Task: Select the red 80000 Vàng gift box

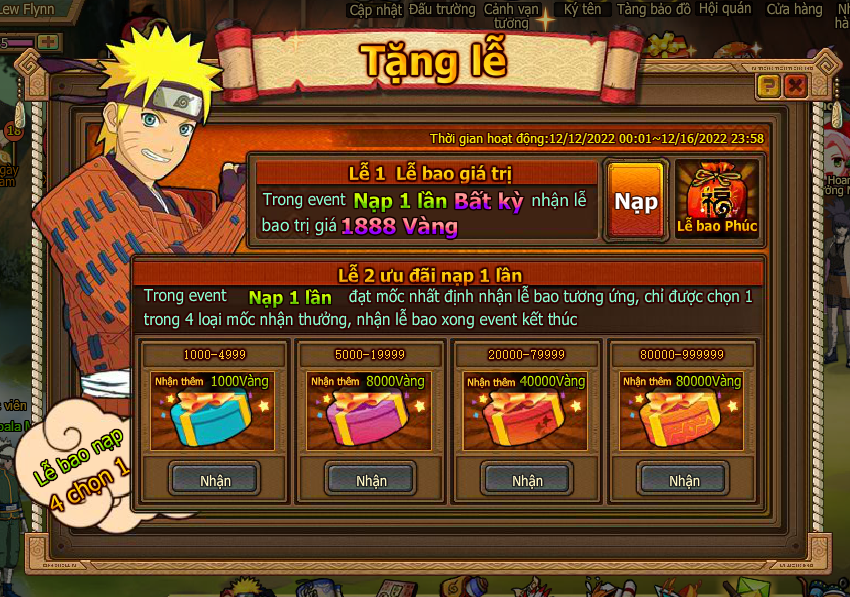Action: pyautogui.click(x=684, y=418)
